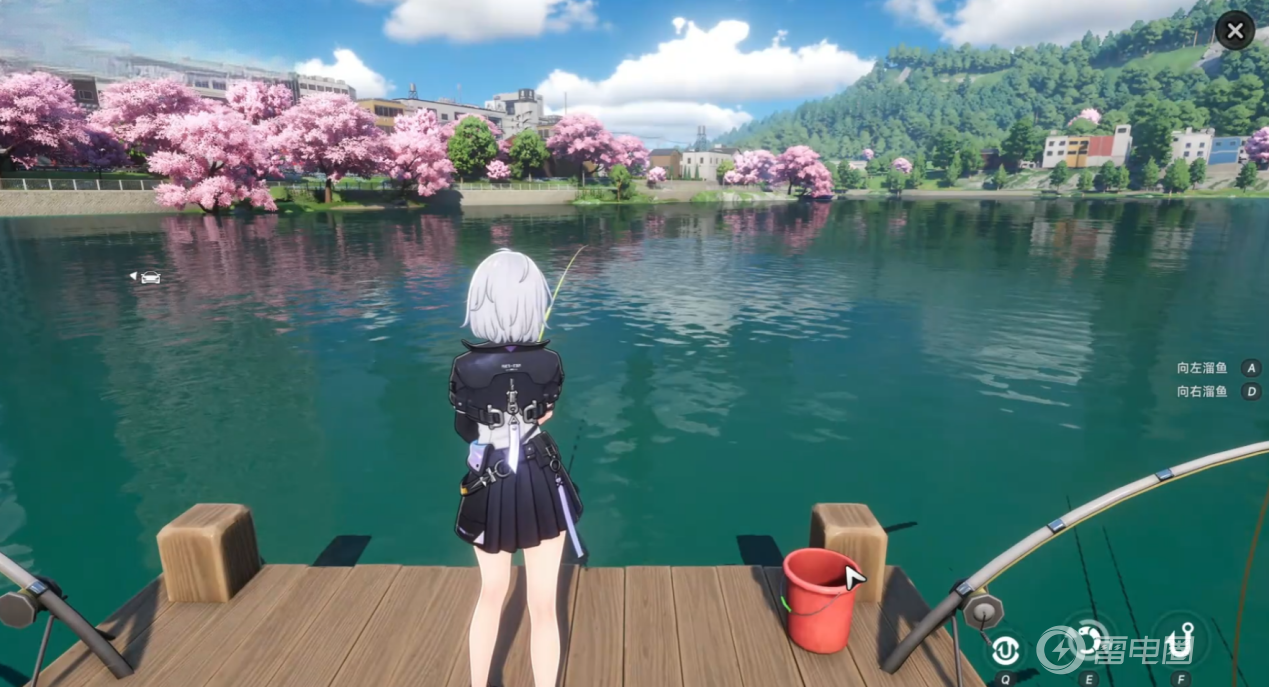Activate the fishing reel icon
The height and width of the screenshot is (687, 1269).
tap(1089, 639)
